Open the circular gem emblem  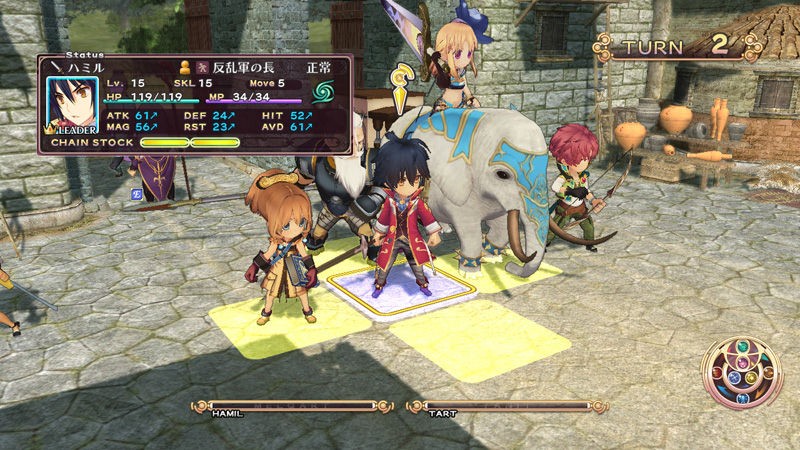click(x=741, y=372)
